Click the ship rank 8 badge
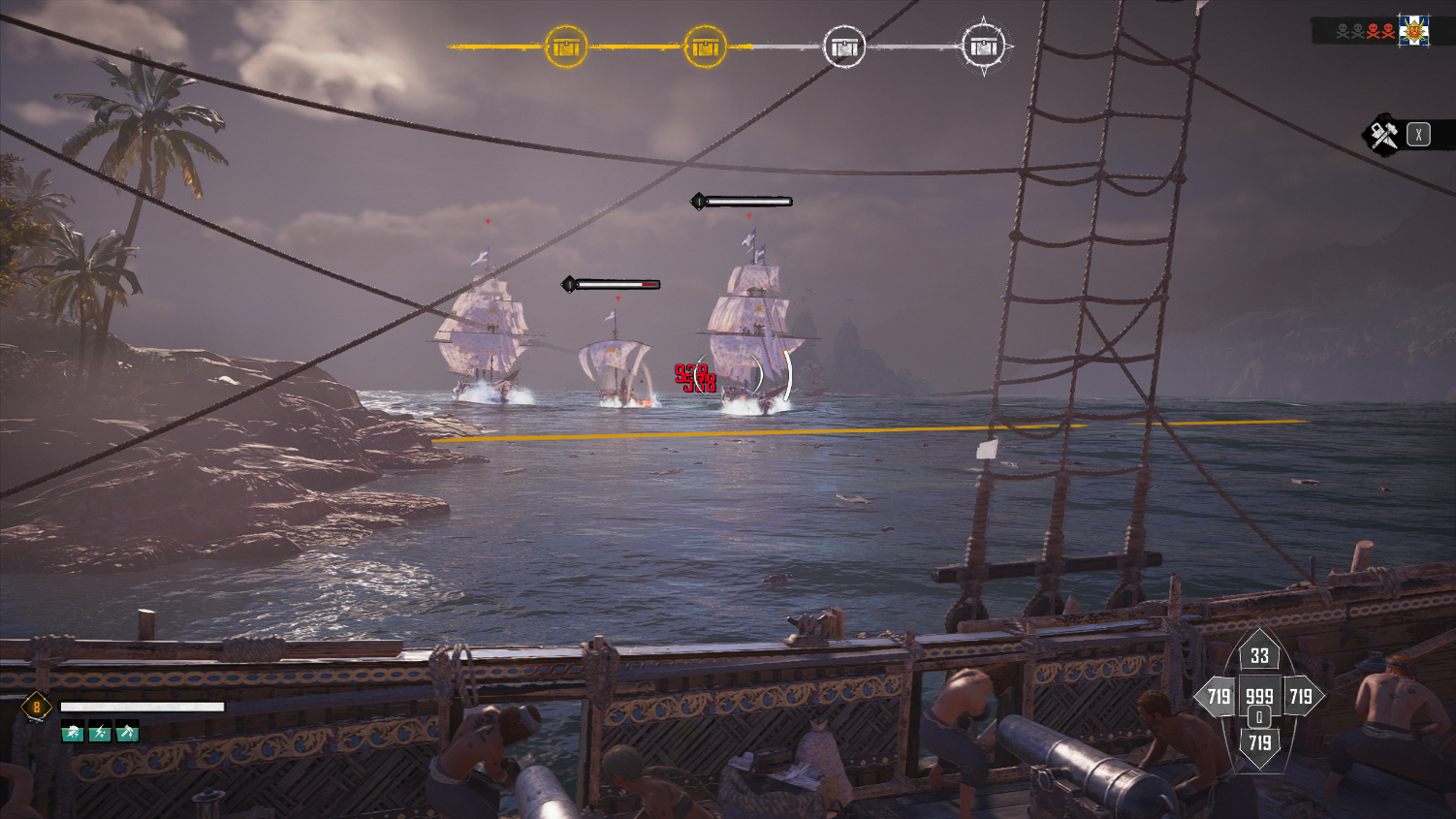This screenshot has height=819, width=1456. coord(37,707)
